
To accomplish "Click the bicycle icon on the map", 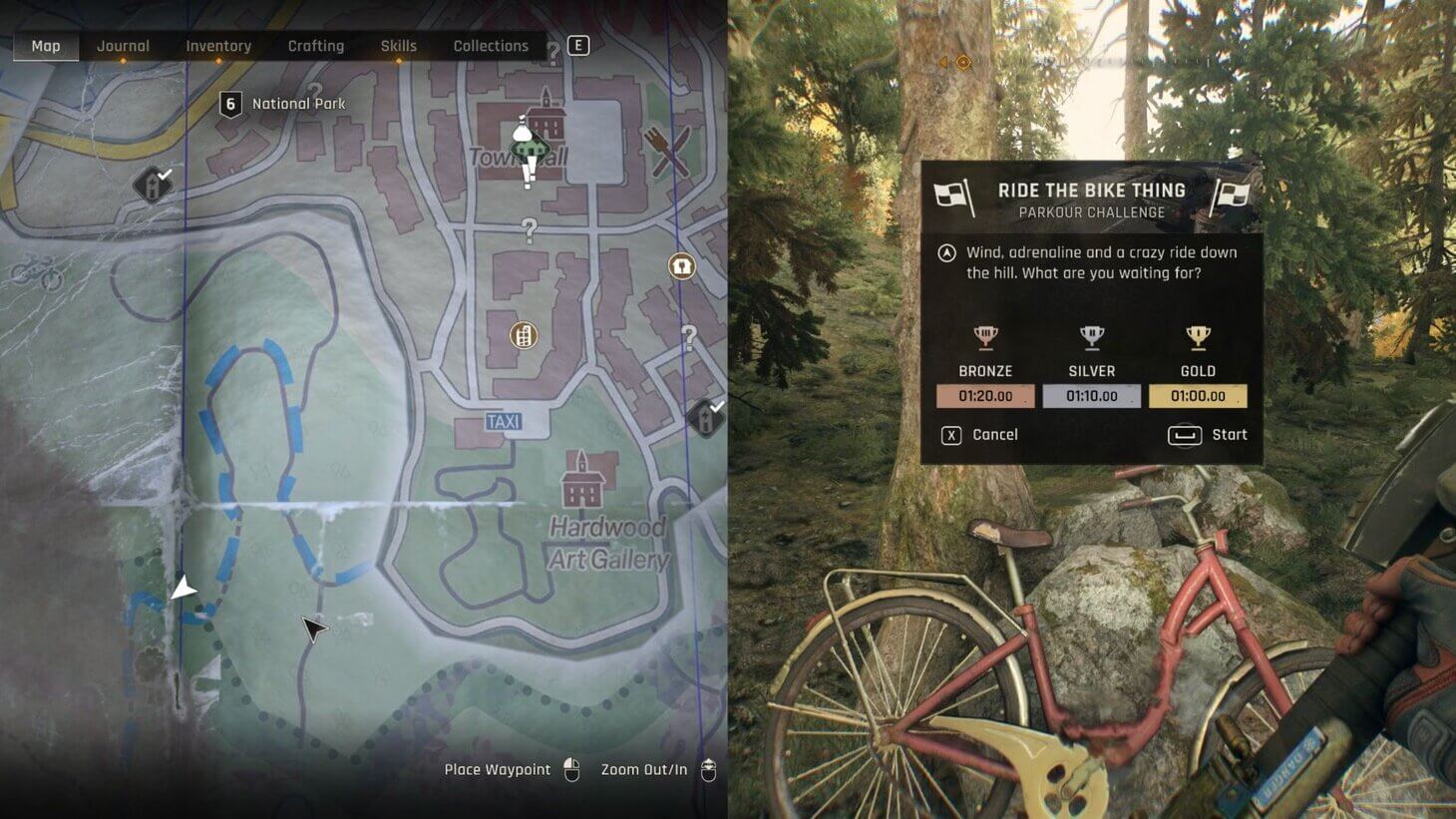I will point(38,272).
